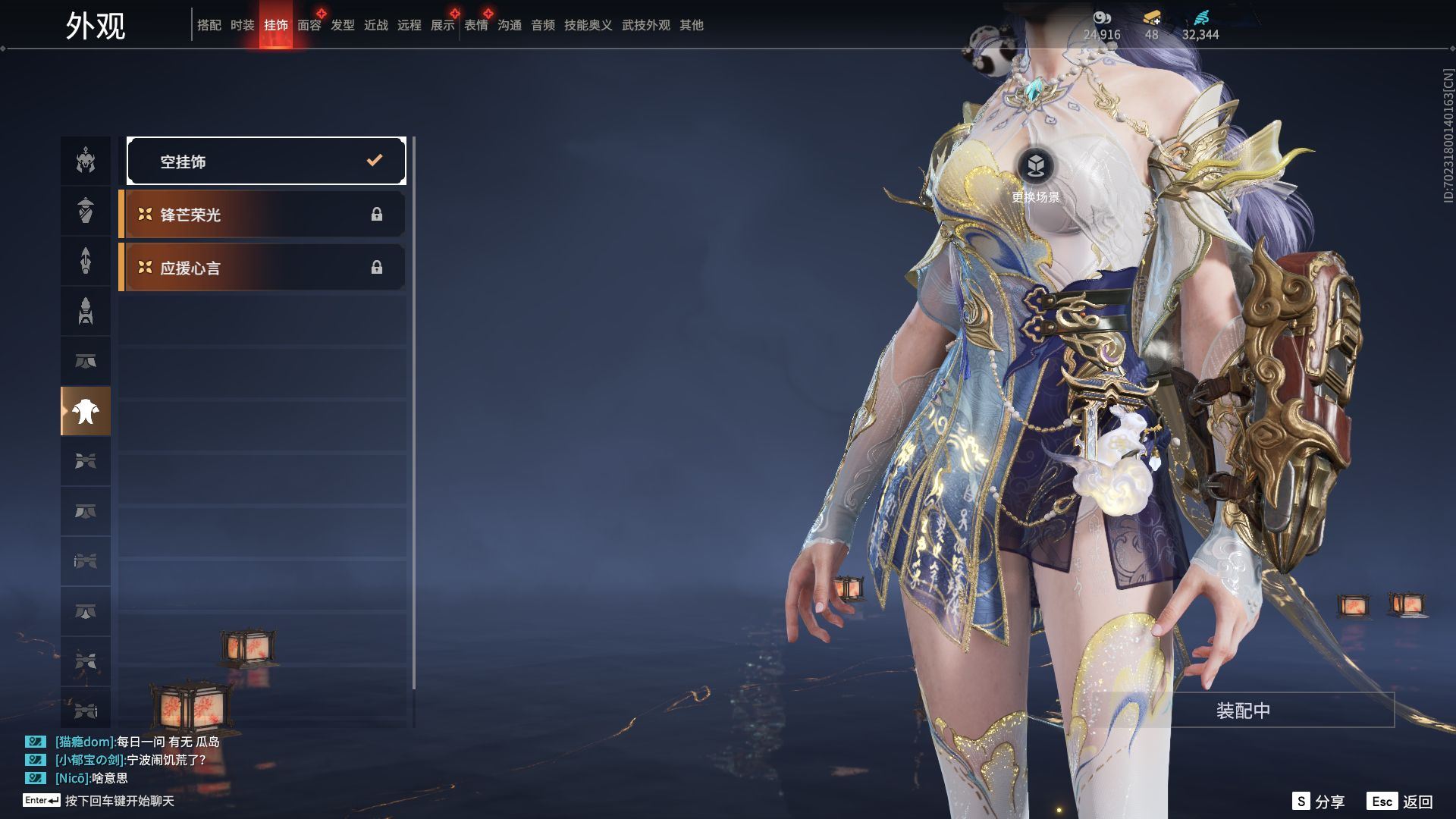
Task: Open the 时装 tab
Action: pyautogui.click(x=242, y=25)
